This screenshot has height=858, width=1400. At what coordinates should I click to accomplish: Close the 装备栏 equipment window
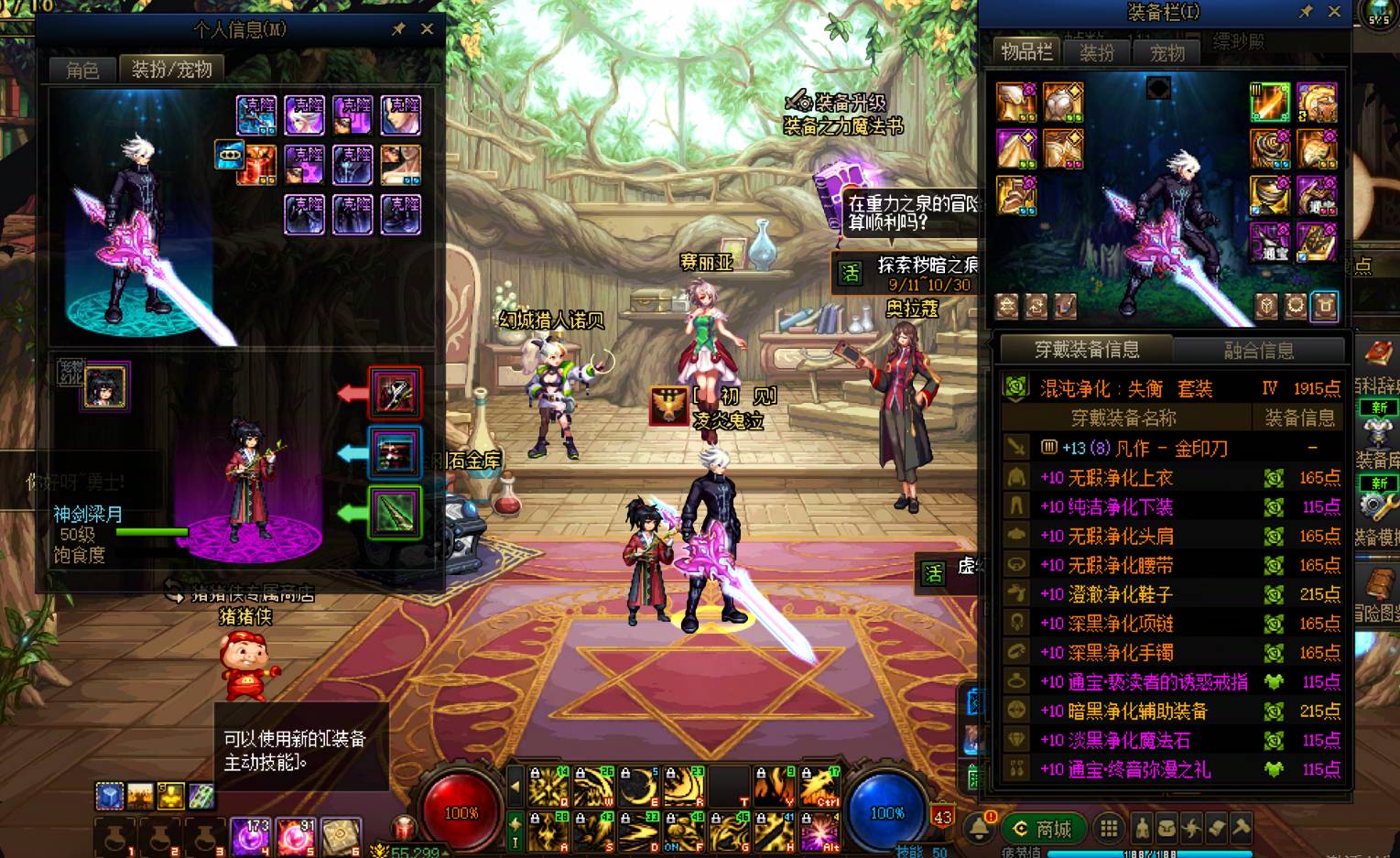coord(1334,12)
